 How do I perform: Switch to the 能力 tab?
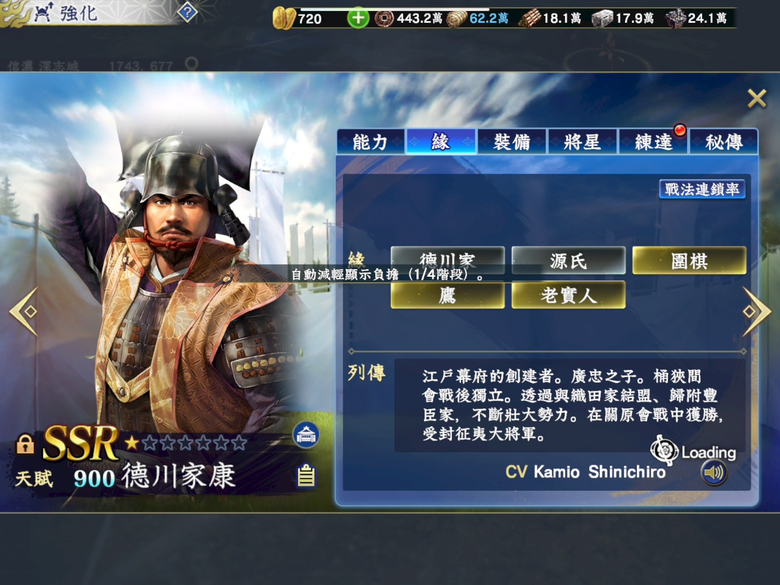pyautogui.click(x=370, y=143)
